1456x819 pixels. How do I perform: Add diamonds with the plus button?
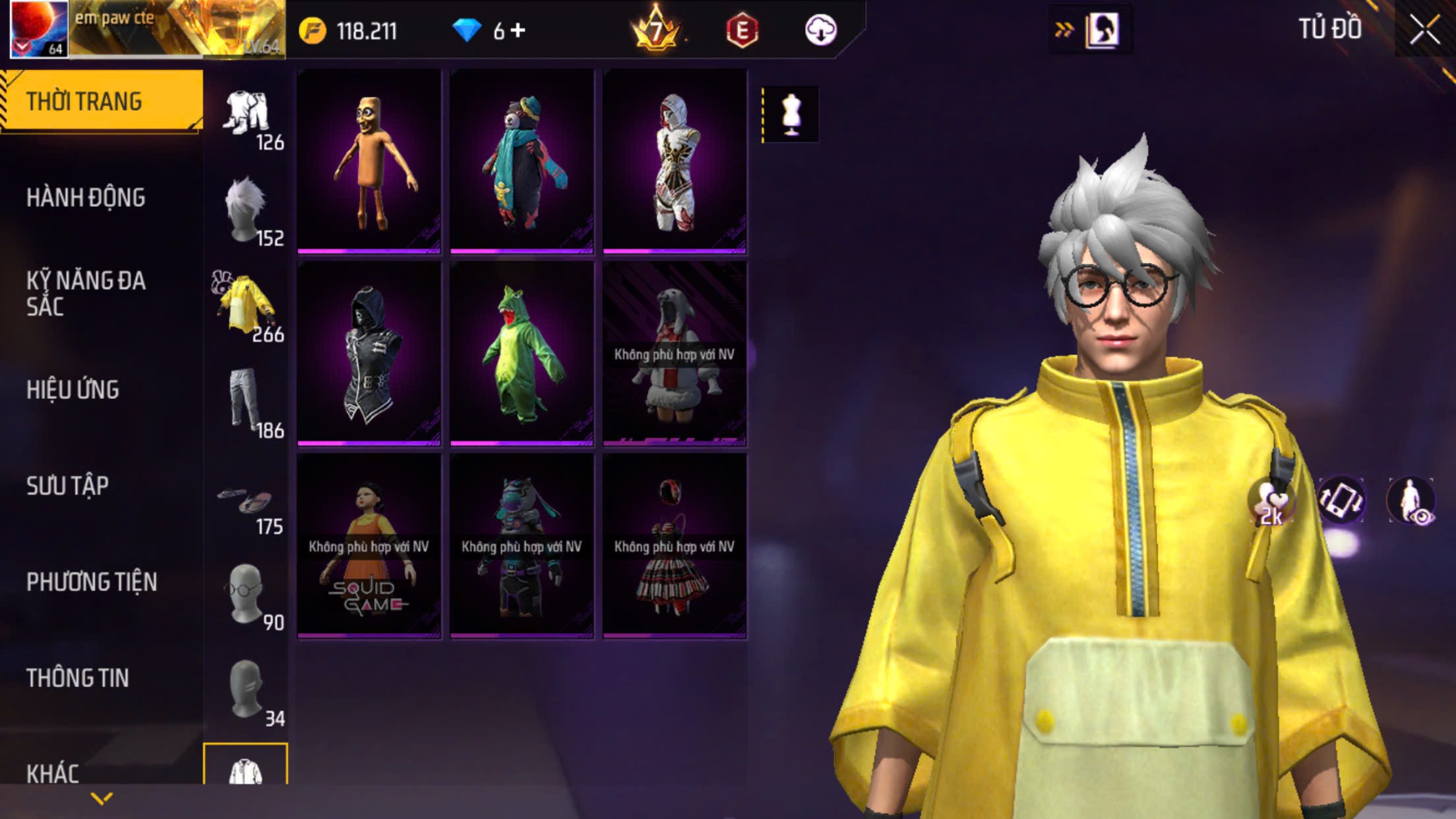point(518,30)
